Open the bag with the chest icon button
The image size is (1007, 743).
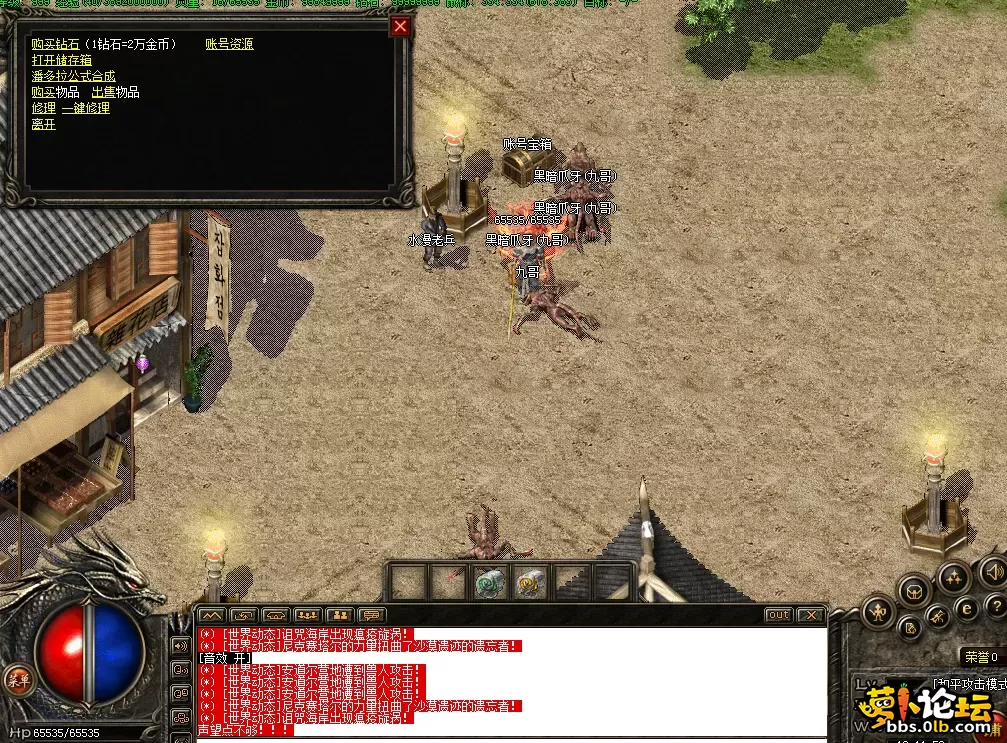coord(914,591)
